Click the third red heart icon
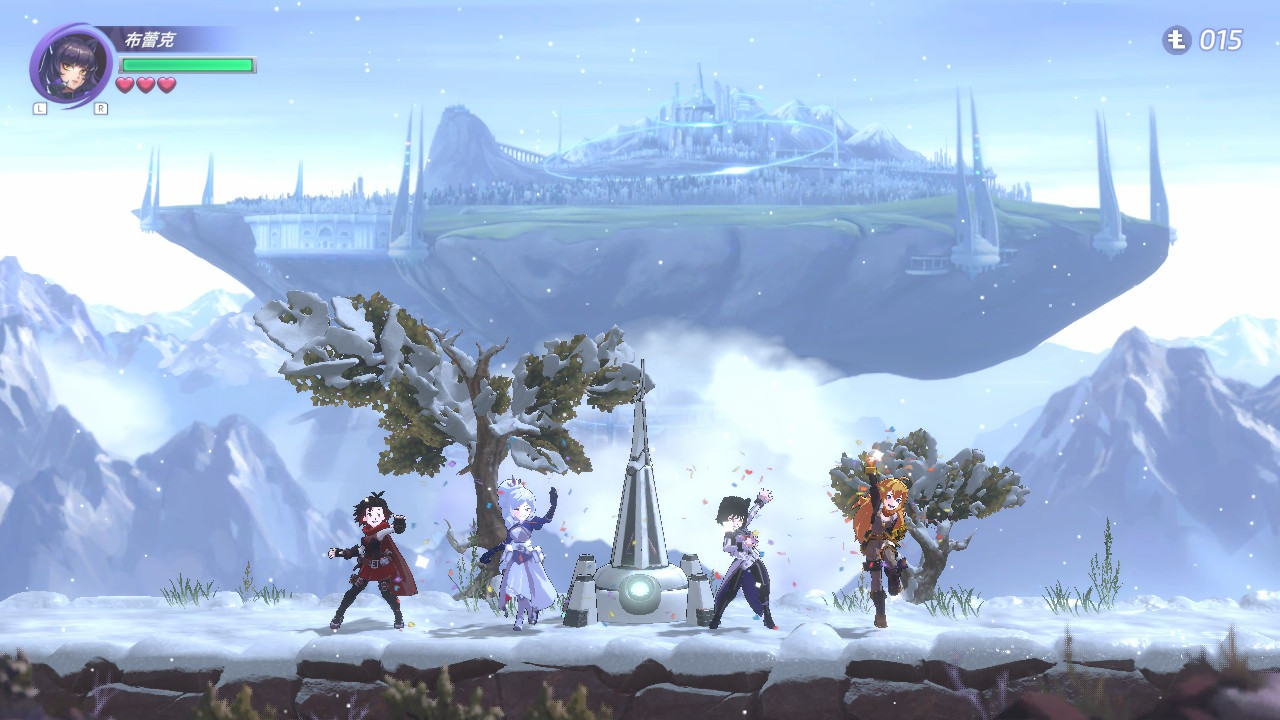The image size is (1280, 720). coord(164,84)
